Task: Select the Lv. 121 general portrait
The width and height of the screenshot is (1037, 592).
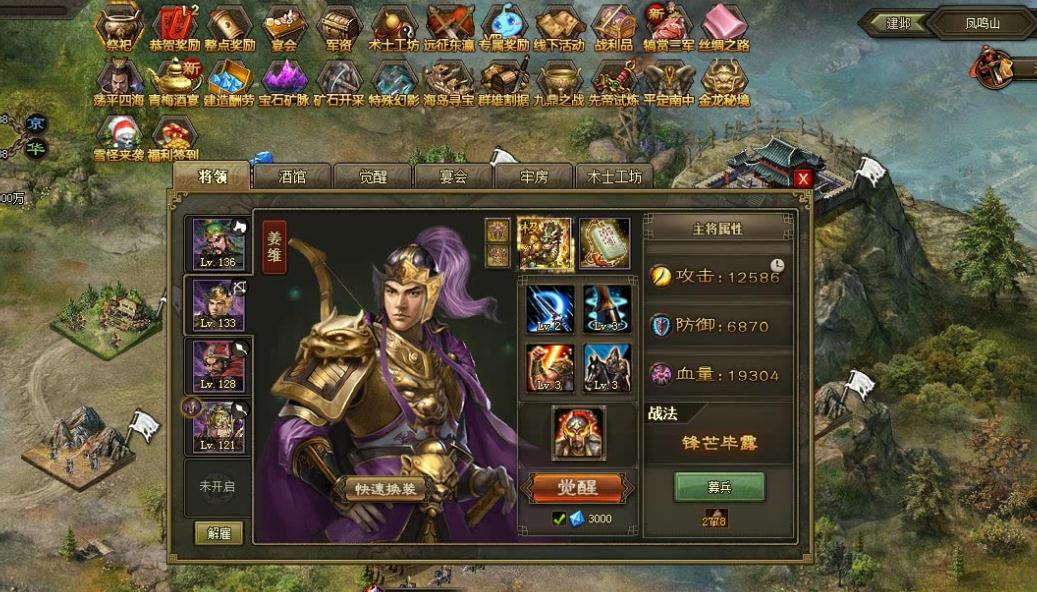Action: tap(218, 427)
